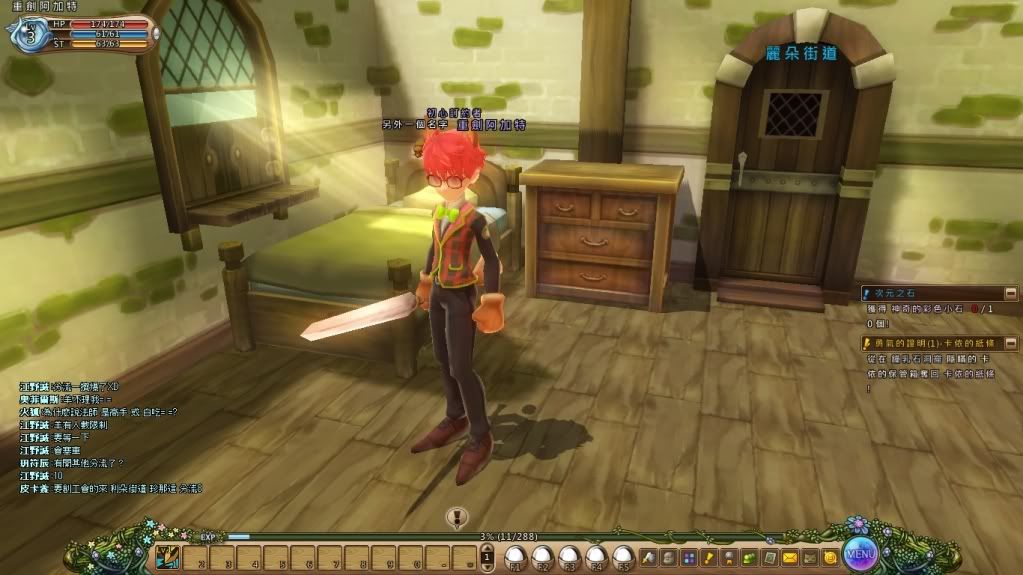The image size is (1023, 575).
Task: Click the level 3 character portrait orb
Action: pyautogui.click(x=27, y=34)
